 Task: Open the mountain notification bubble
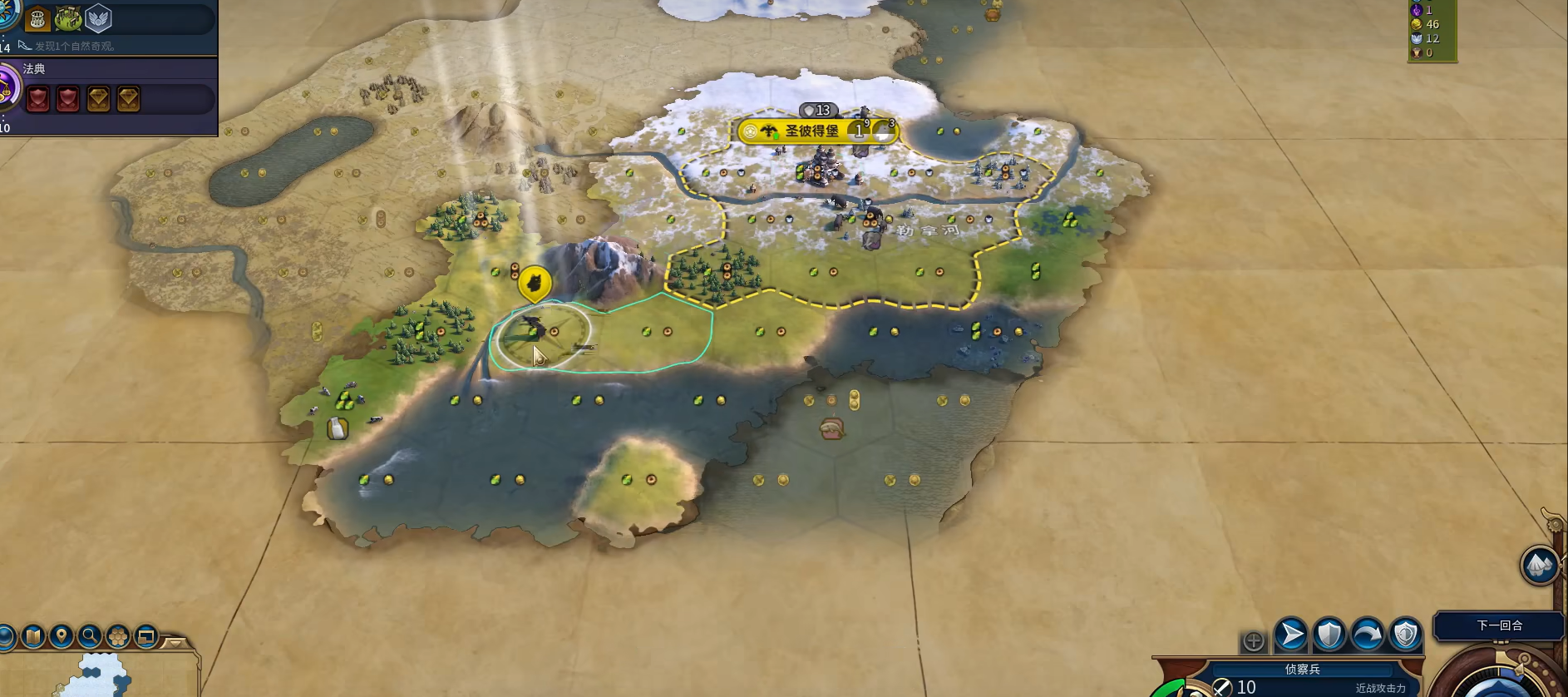(x=1539, y=566)
